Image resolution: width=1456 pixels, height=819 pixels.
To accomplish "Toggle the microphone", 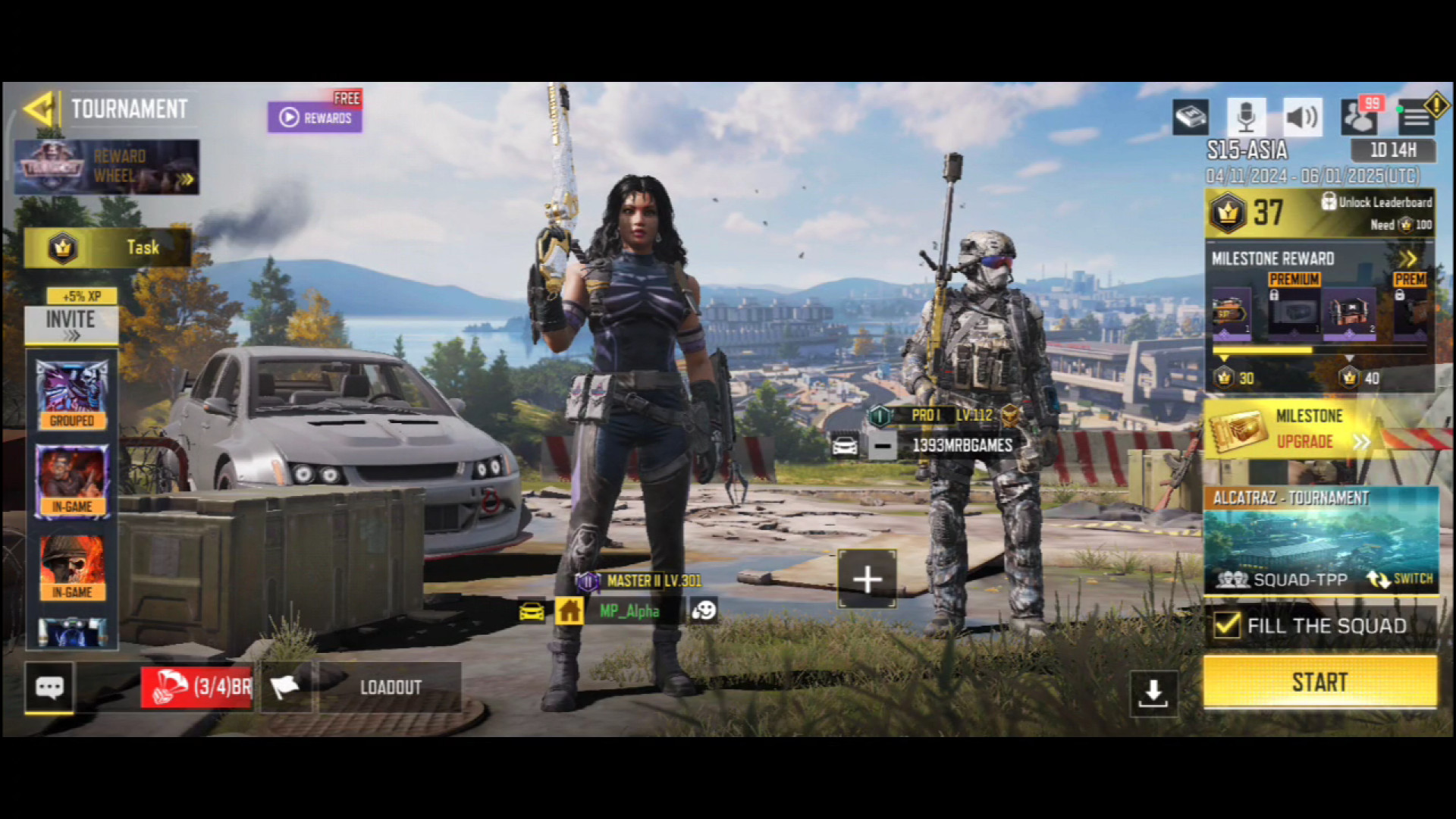I will [1246, 117].
